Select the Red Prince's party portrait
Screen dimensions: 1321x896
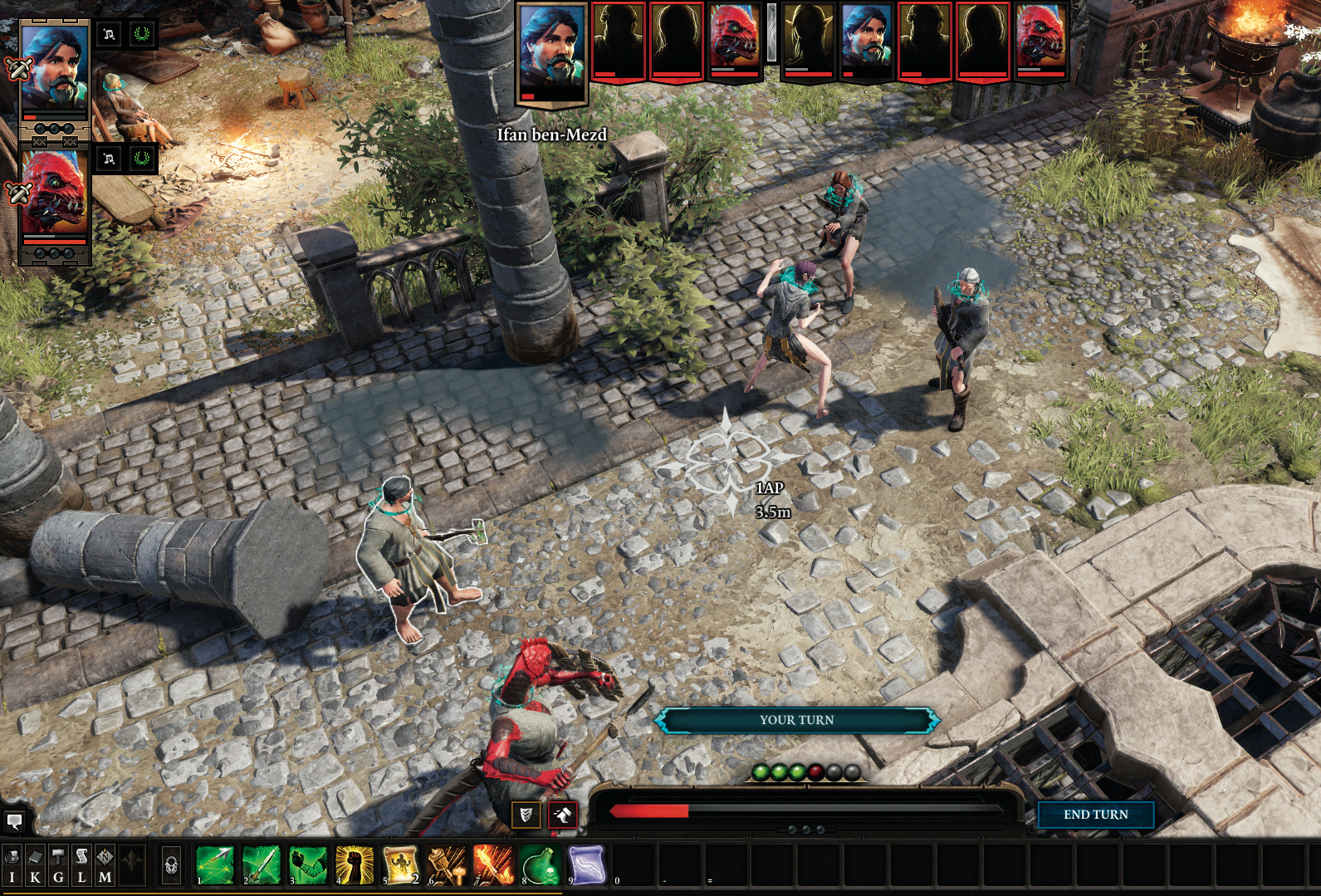[x=54, y=193]
